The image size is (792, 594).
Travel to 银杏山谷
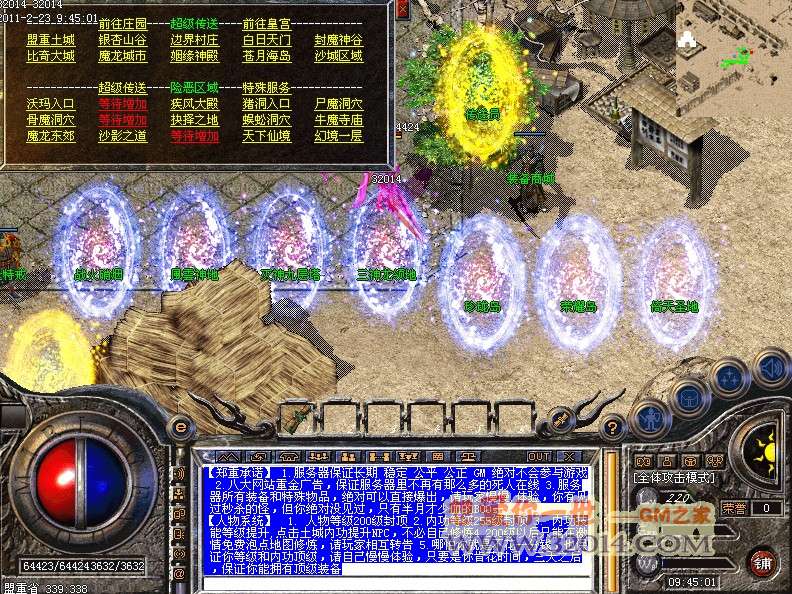122,40
